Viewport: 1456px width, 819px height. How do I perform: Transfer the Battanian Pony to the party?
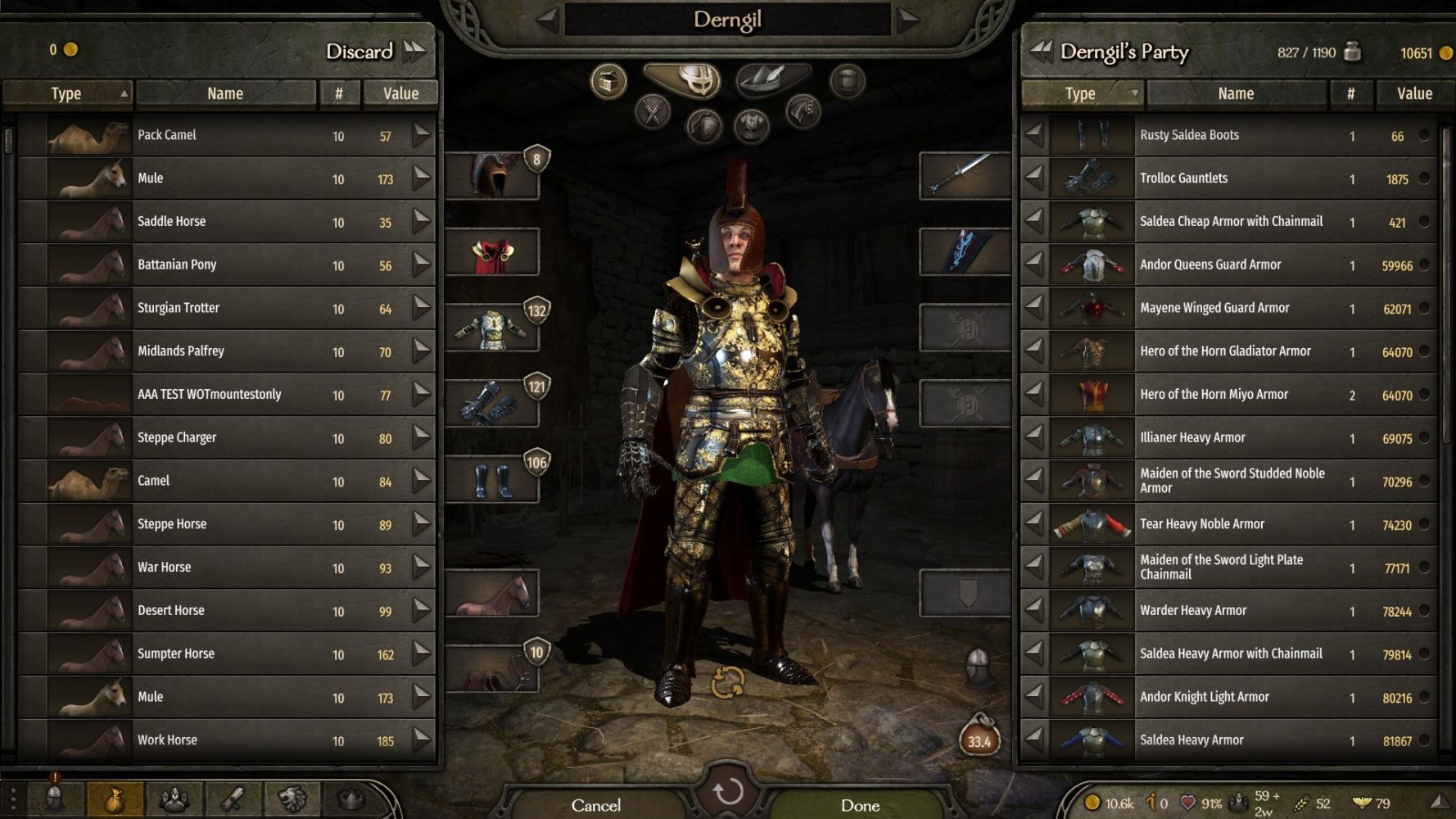[x=421, y=265]
